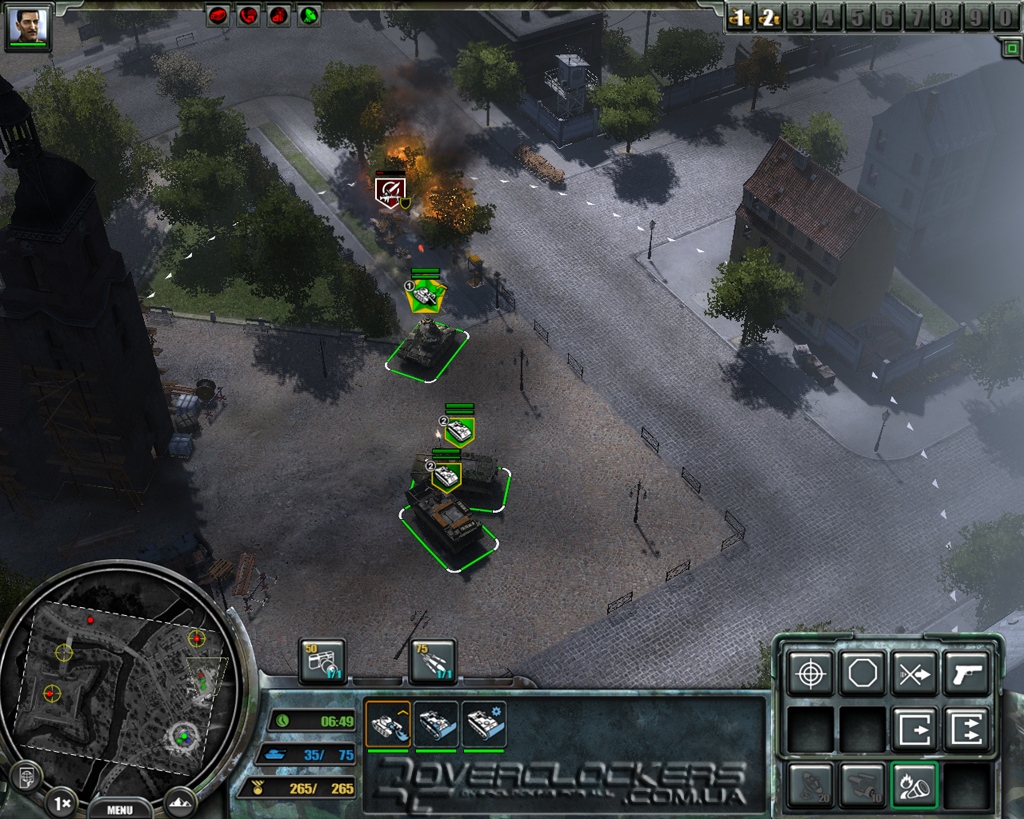Activate the 50-point camera recon ability
Viewport: 1024px width, 819px height.
(x=322, y=662)
